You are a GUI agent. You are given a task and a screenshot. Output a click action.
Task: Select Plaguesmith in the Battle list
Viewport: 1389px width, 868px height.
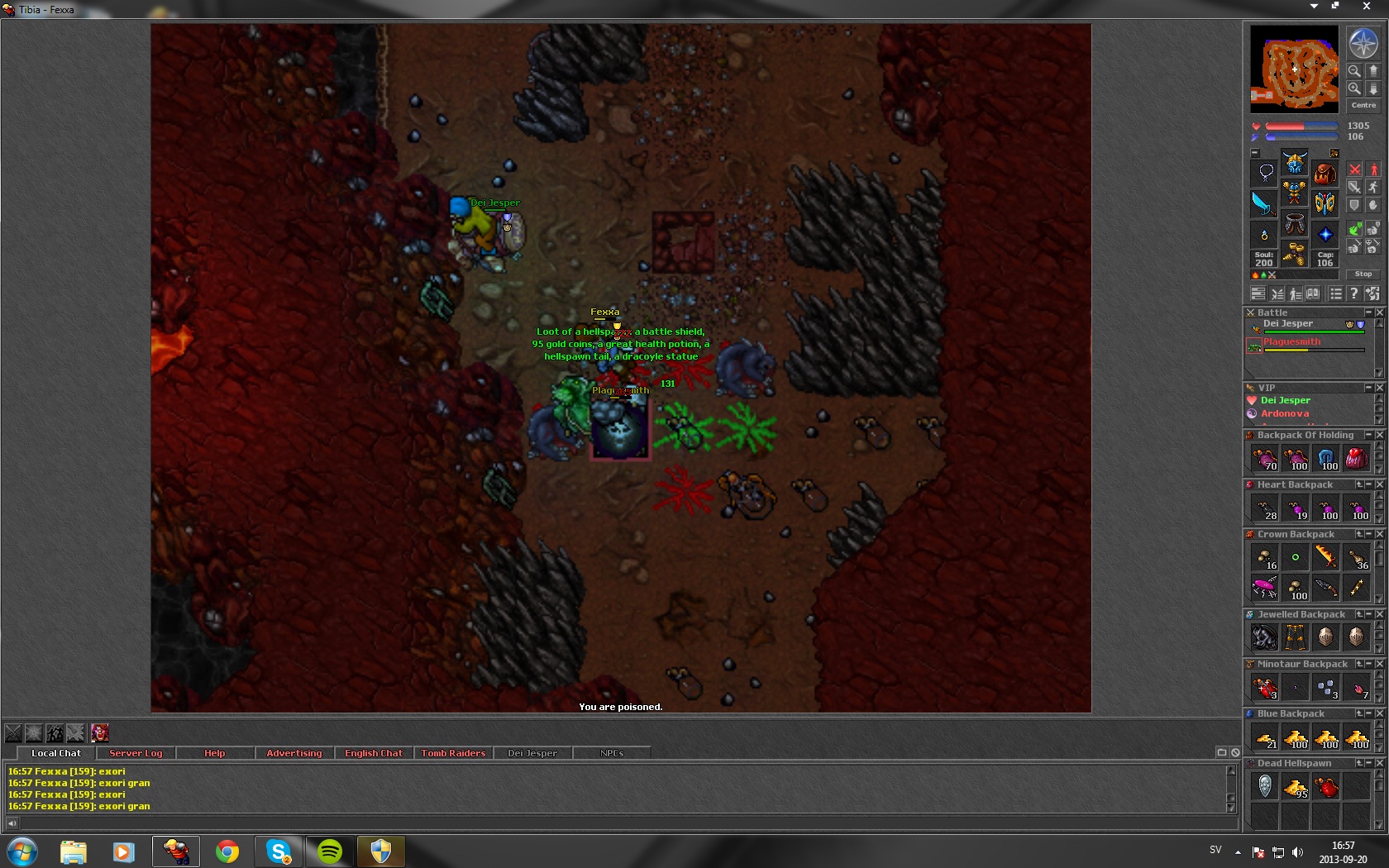pyautogui.click(x=1292, y=342)
